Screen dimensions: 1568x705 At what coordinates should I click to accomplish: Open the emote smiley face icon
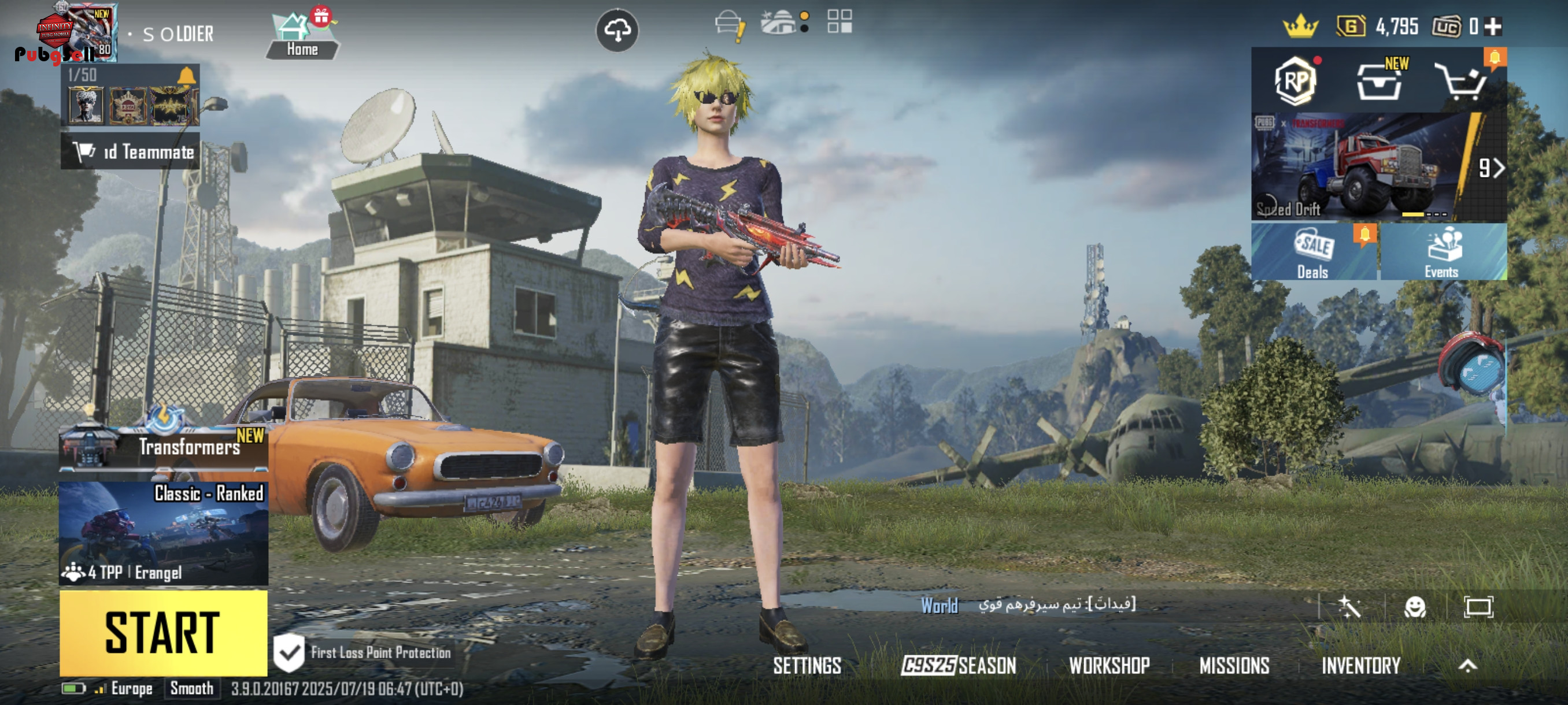click(1415, 606)
